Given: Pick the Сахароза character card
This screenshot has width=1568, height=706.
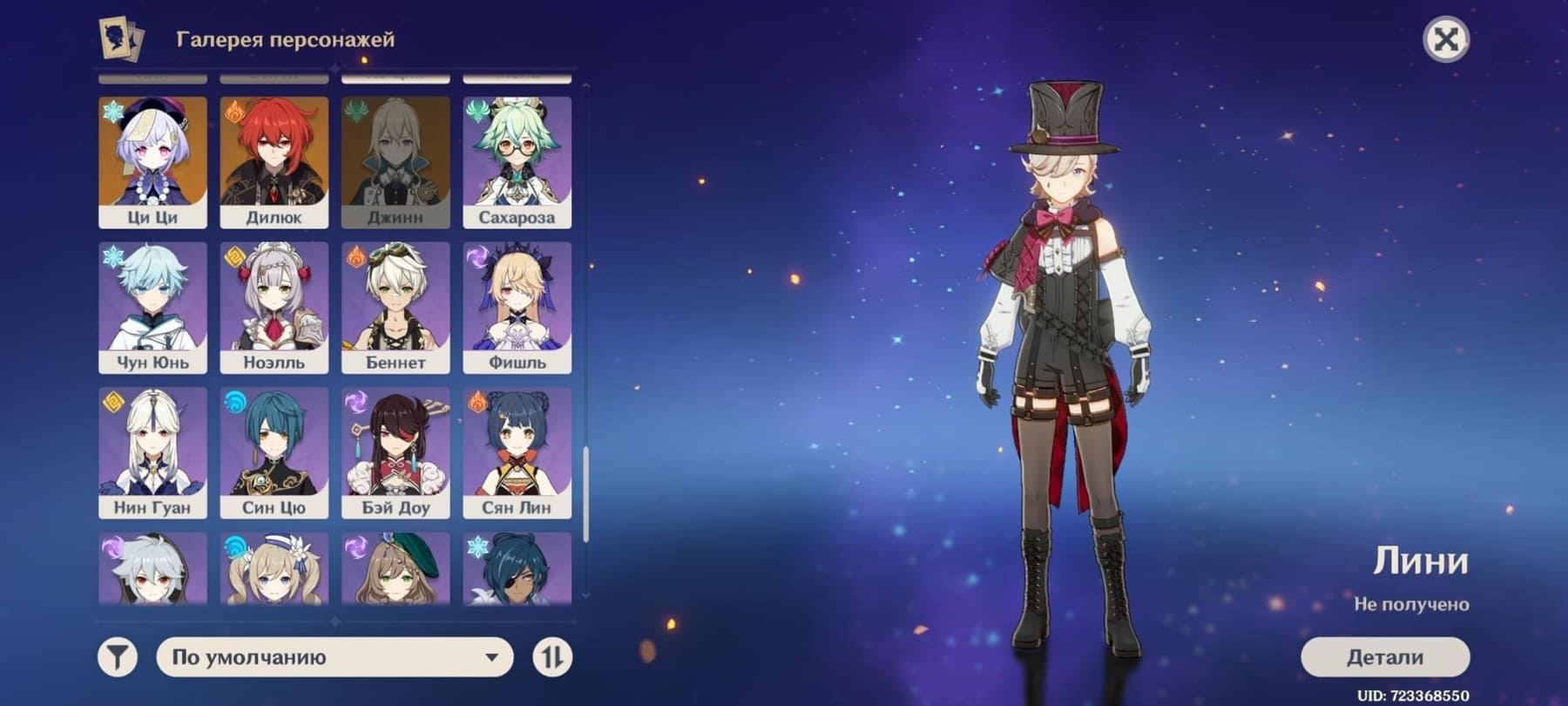Looking at the screenshot, I should [x=517, y=162].
